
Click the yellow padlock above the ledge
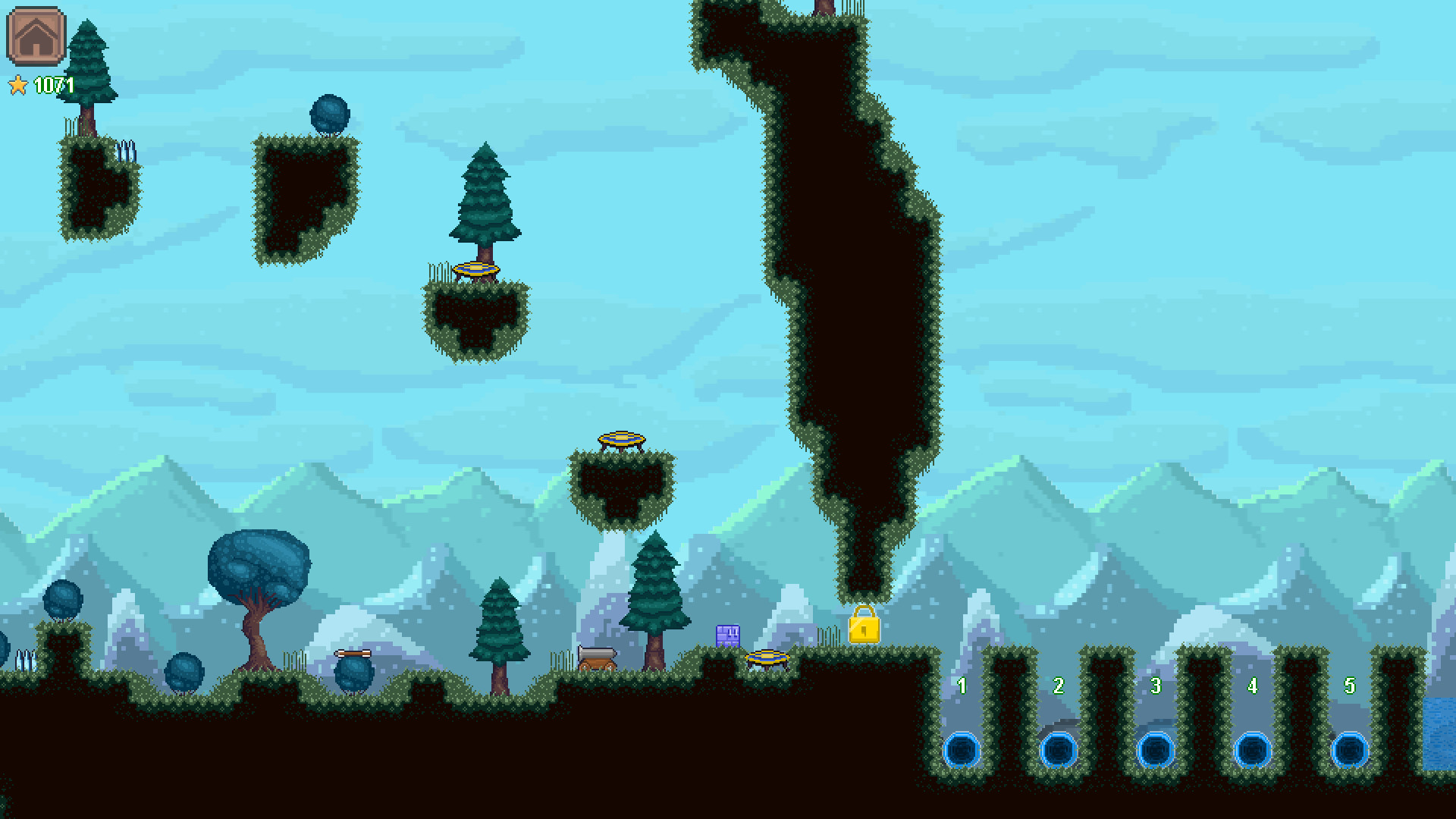[x=864, y=631]
